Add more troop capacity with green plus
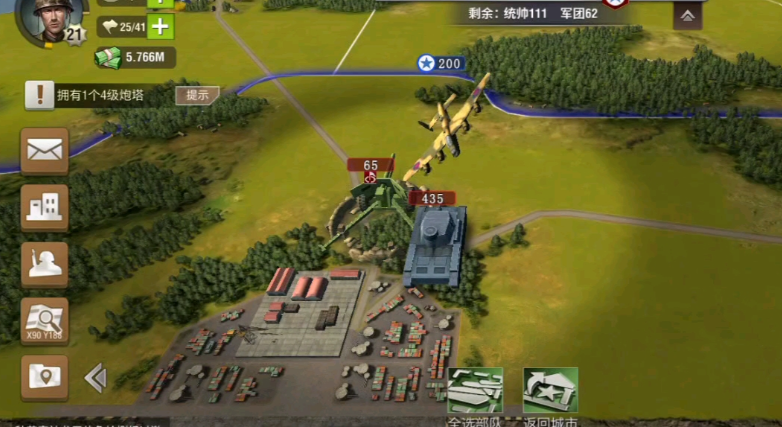 pos(160,27)
